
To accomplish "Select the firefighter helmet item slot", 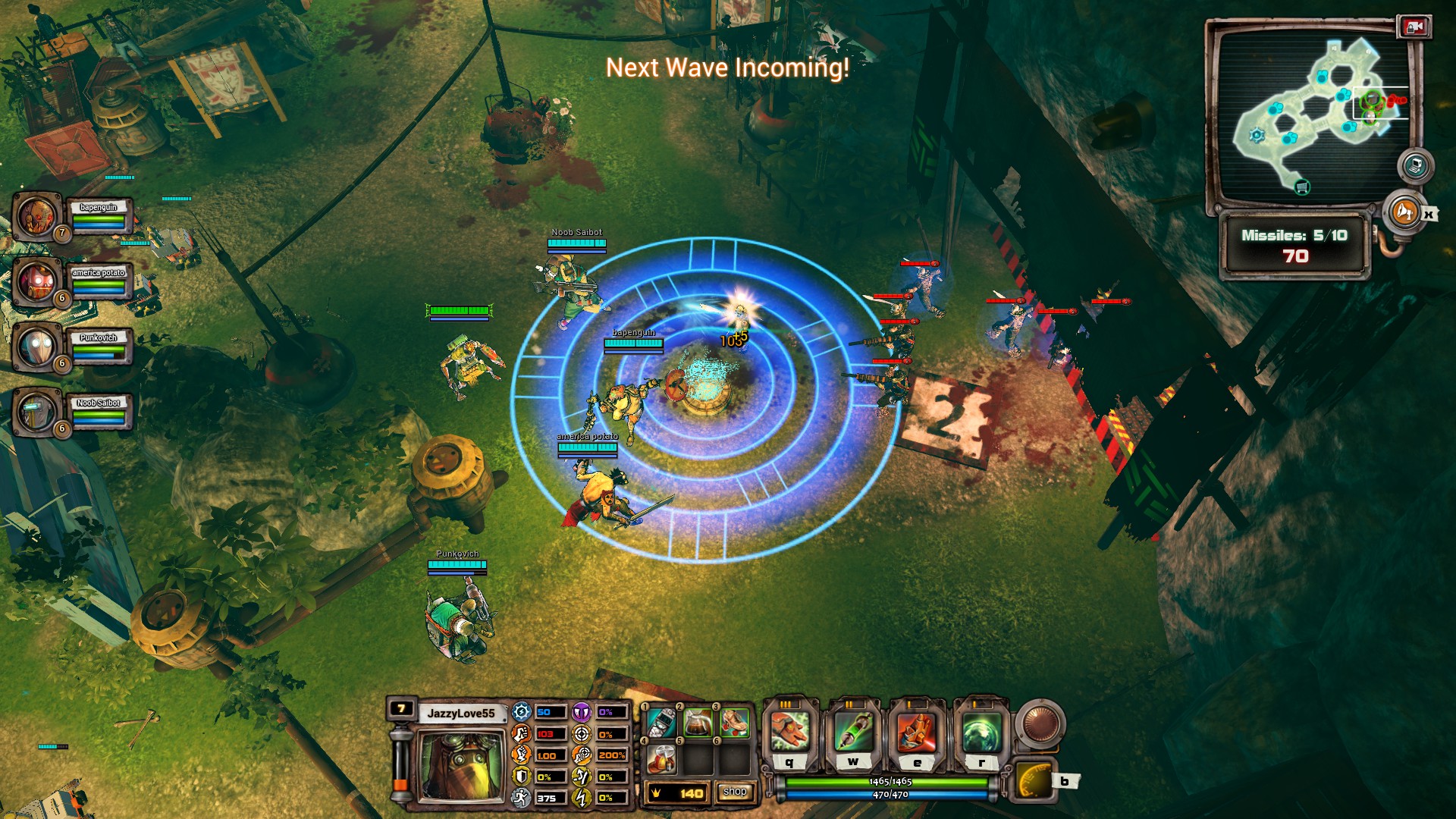I will click(x=661, y=758).
